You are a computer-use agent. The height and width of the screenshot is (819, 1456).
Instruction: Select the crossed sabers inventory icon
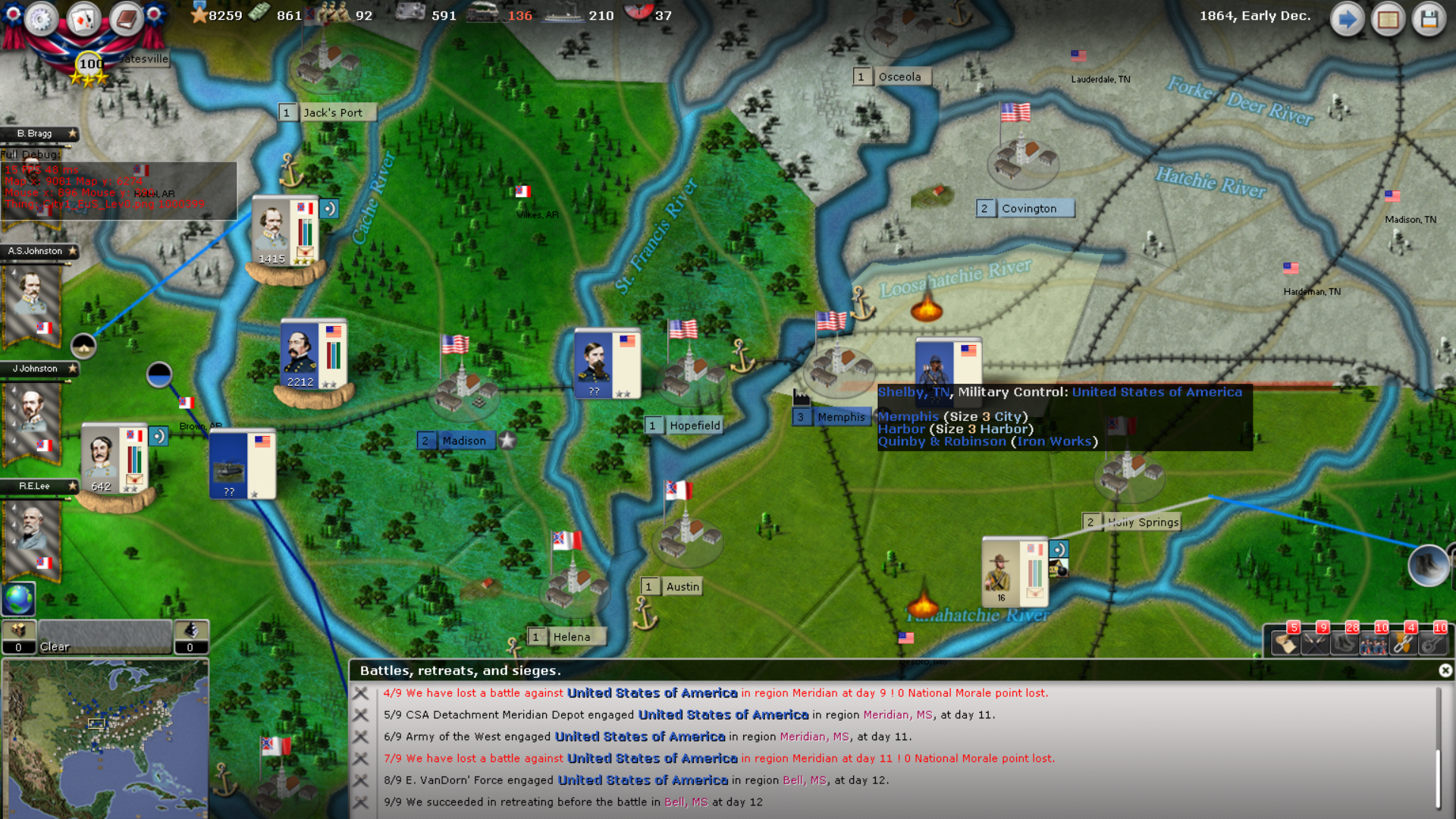(x=1315, y=645)
